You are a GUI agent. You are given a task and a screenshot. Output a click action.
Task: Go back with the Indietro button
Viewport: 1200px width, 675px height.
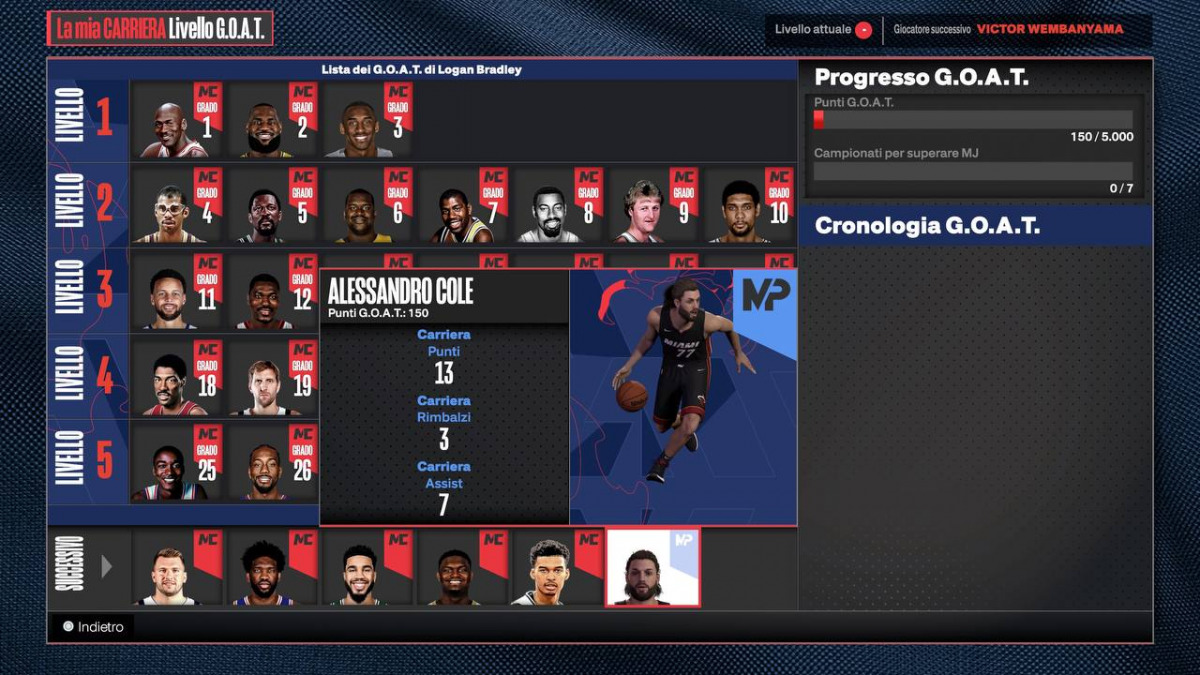[x=93, y=627]
